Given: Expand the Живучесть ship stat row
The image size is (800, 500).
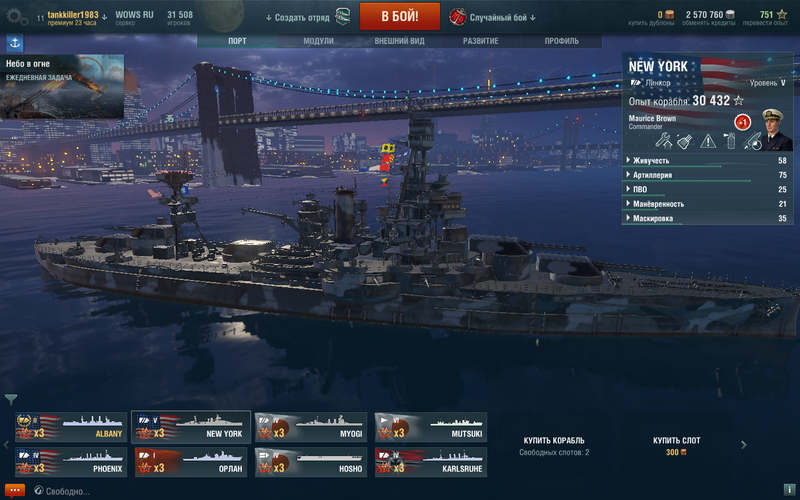Looking at the screenshot, I should coord(705,160).
